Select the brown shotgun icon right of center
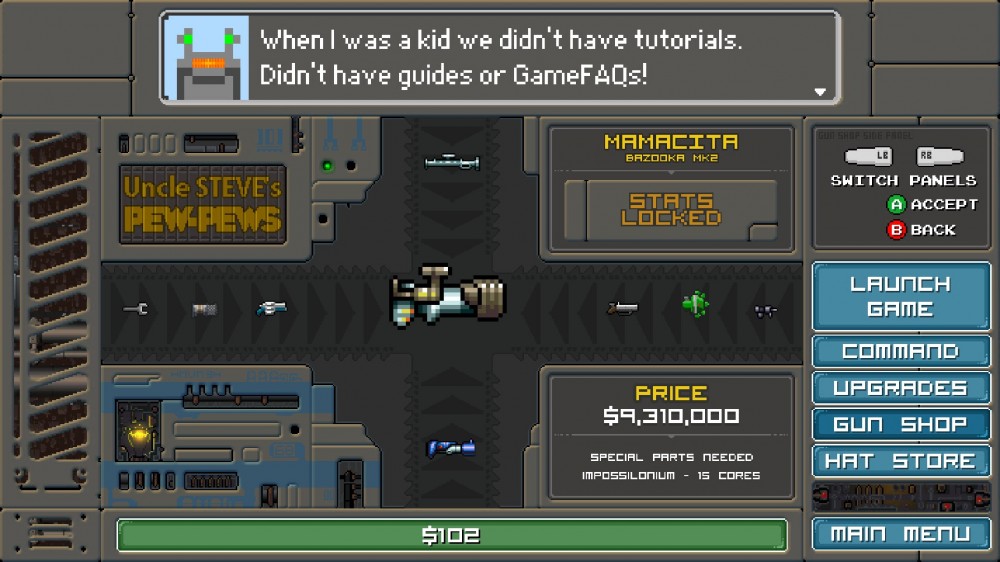This screenshot has height=562, width=1000. [622, 309]
